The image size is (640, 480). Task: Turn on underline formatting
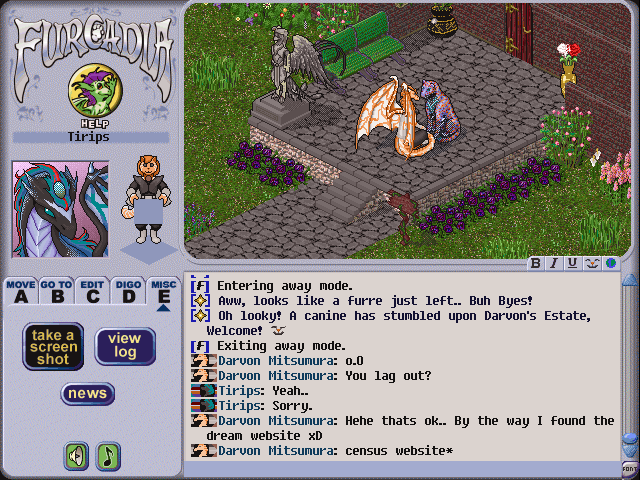[x=572, y=263]
